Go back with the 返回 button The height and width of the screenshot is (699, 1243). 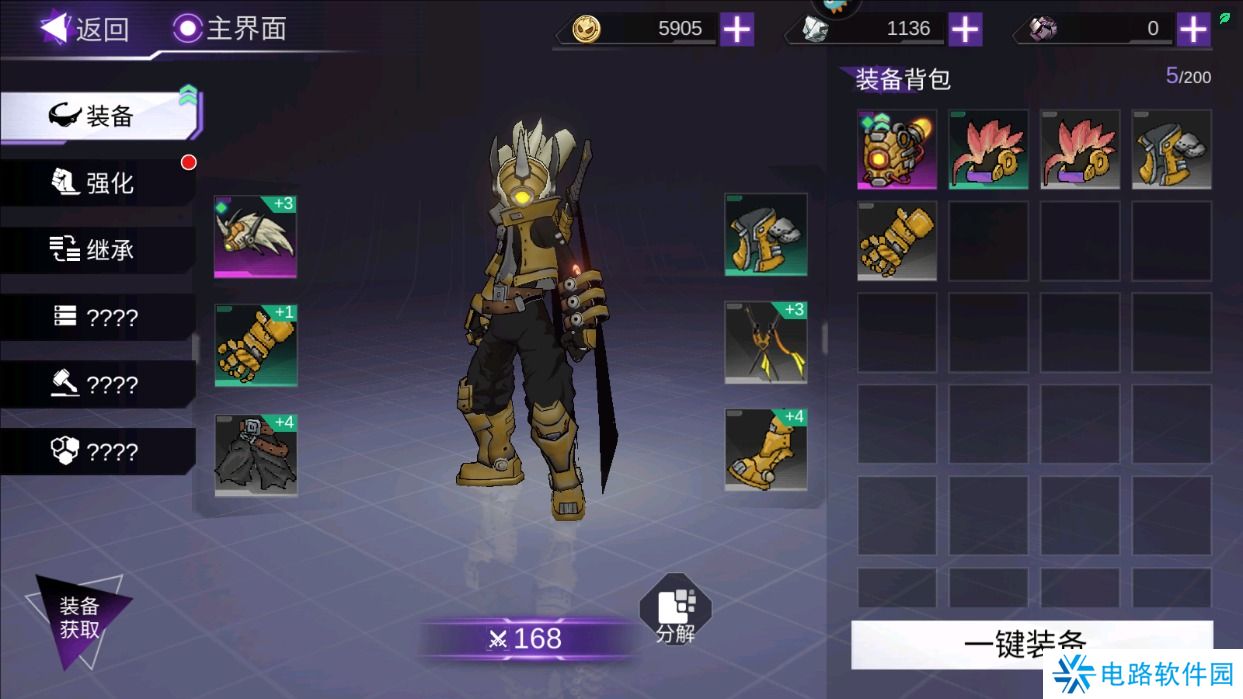pyautogui.click(x=85, y=28)
